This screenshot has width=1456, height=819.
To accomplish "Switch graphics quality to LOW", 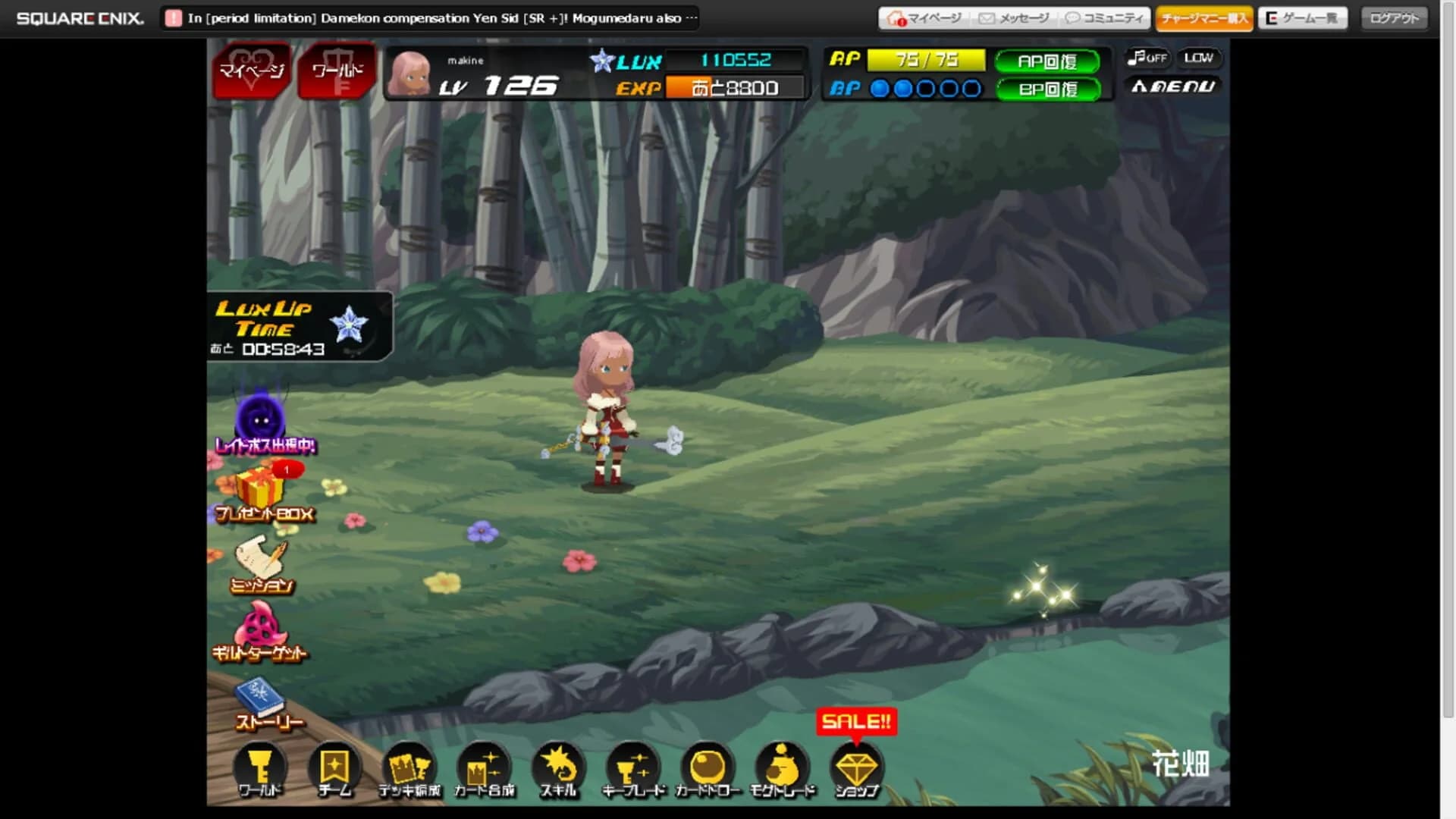I will [x=1199, y=57].
